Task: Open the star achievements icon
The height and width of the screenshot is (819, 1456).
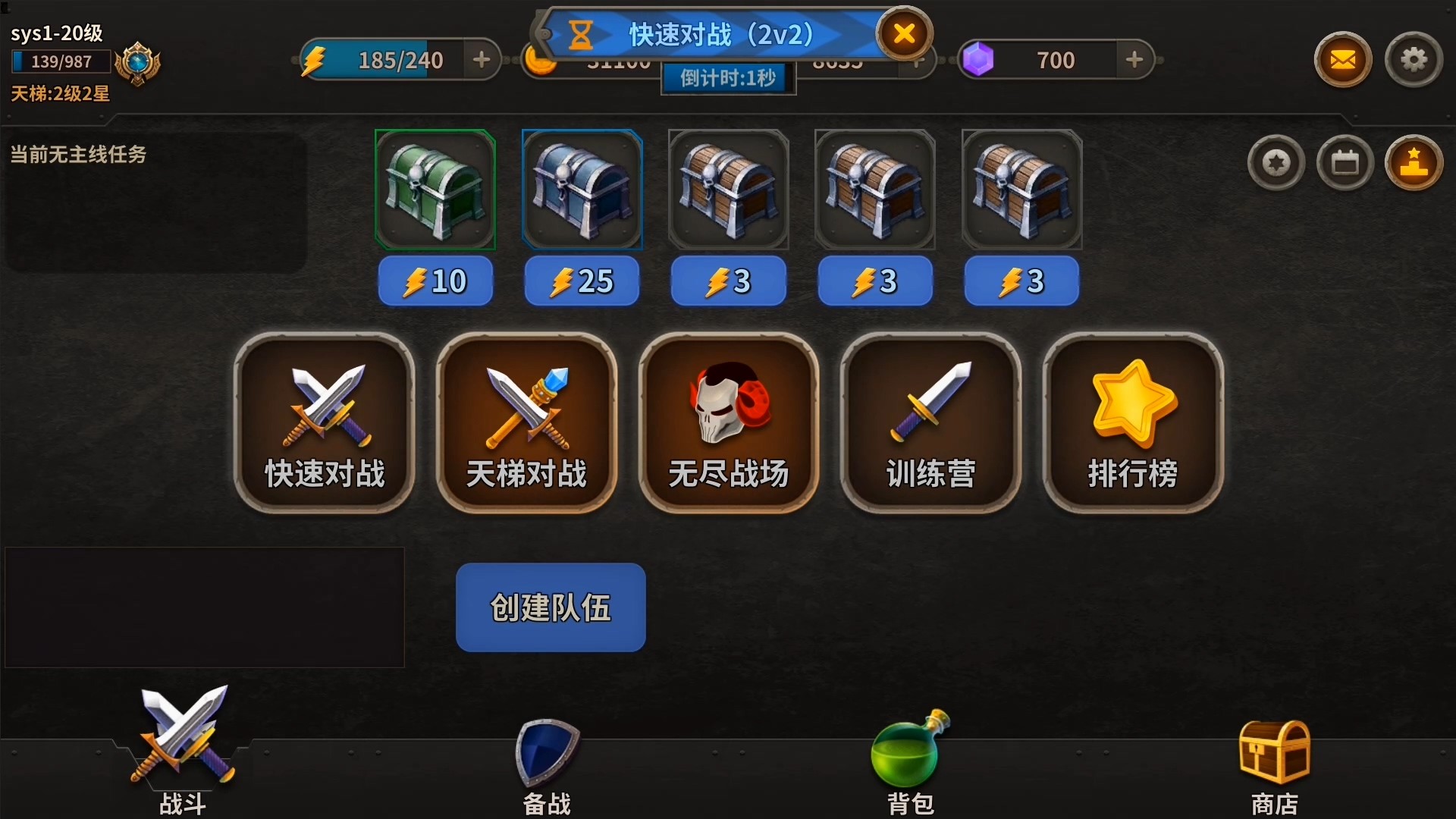Action: tap(1276, 162)
